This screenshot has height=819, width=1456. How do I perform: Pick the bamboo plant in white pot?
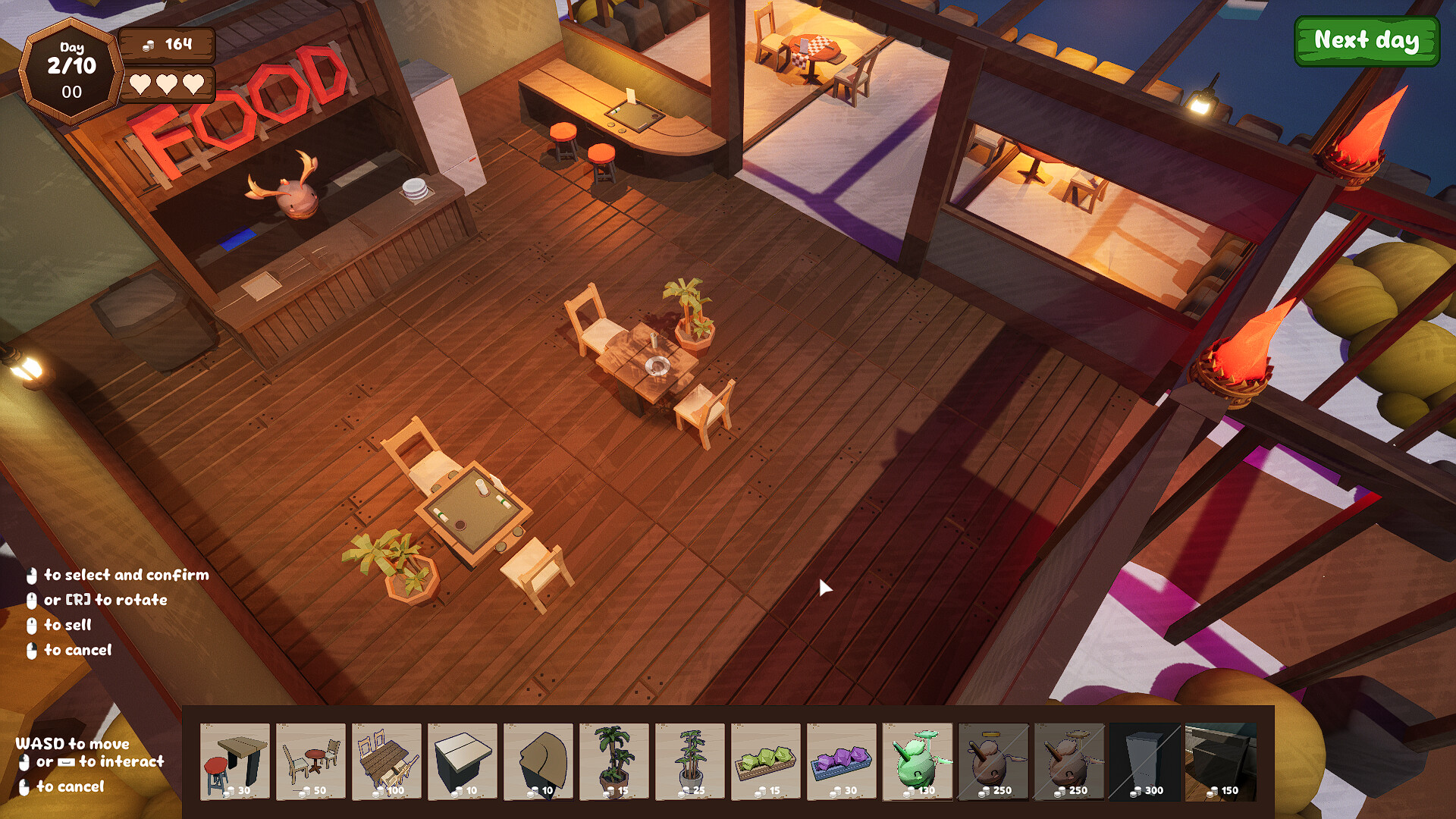690,761
